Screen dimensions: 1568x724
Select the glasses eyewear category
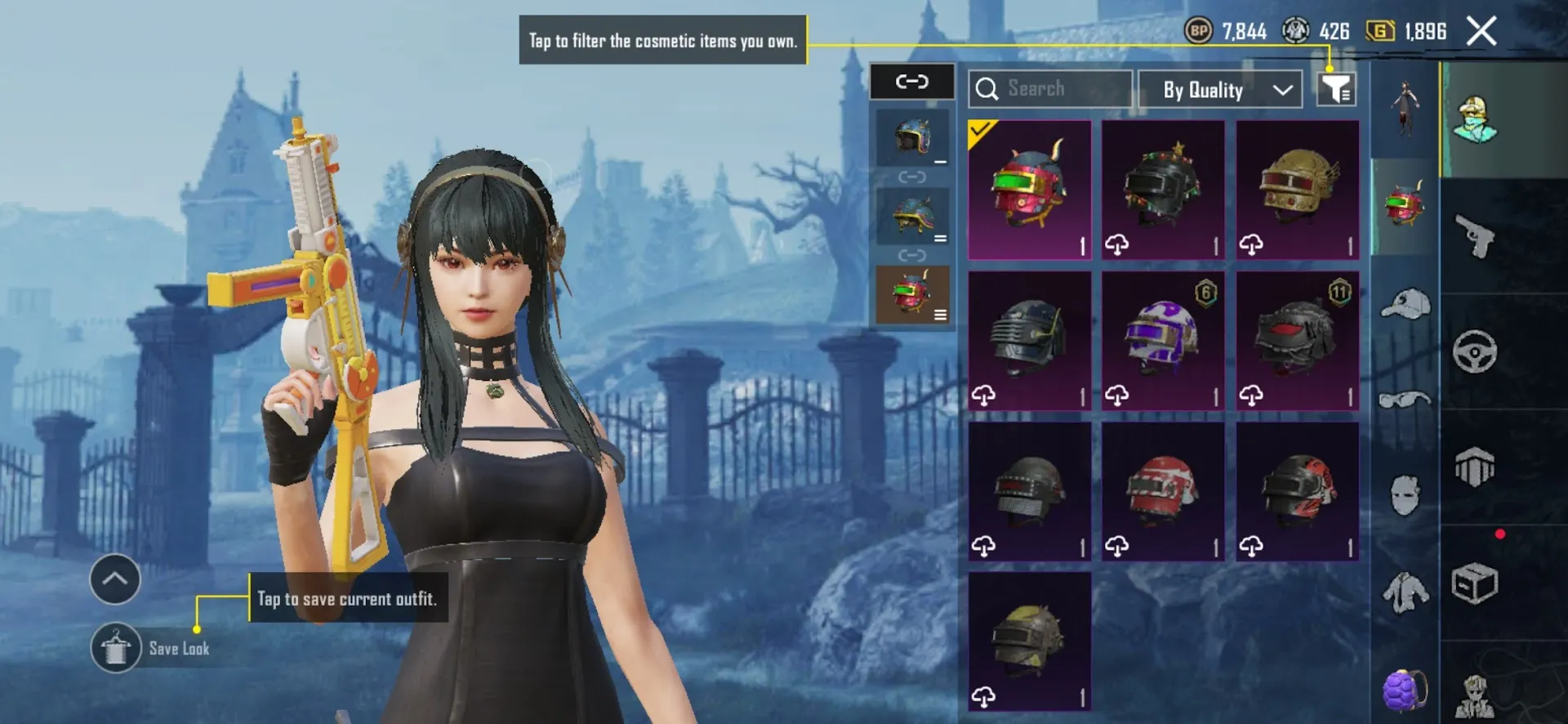click(x=1405, y=400)
